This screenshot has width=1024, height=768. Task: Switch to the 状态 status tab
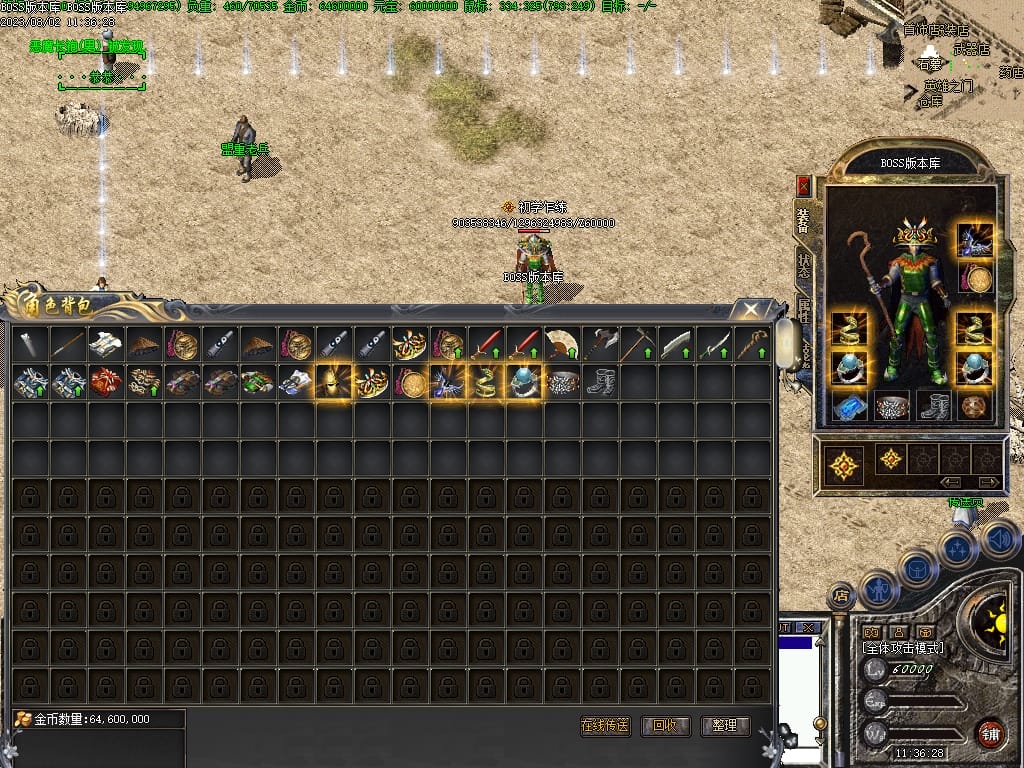pyautogui.click(x=804, y=266)
